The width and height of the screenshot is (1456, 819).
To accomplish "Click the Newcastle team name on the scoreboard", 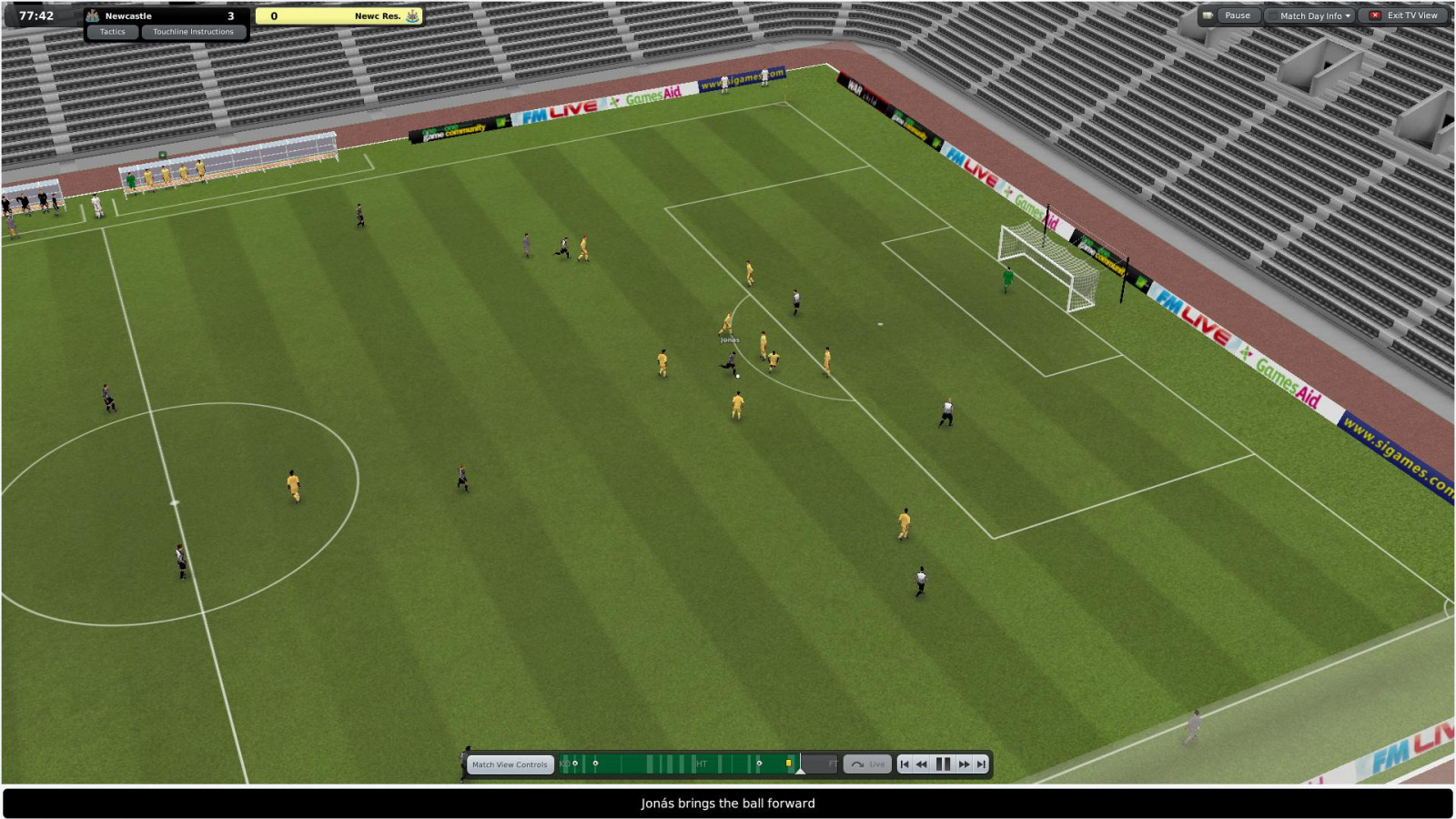I will [x=128, y=15].
